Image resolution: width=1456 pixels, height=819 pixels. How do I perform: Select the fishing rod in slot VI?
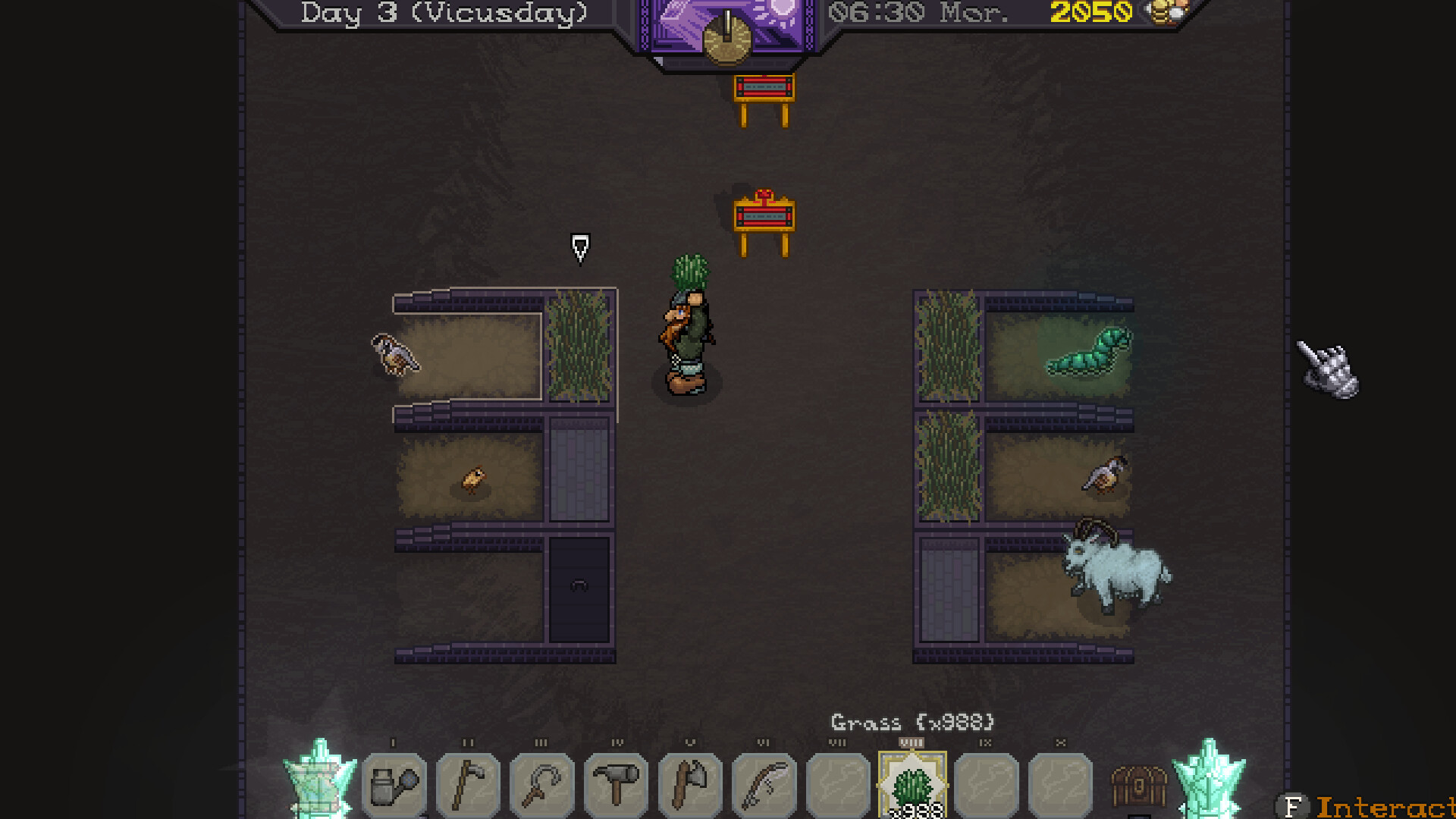click(763, 785)
